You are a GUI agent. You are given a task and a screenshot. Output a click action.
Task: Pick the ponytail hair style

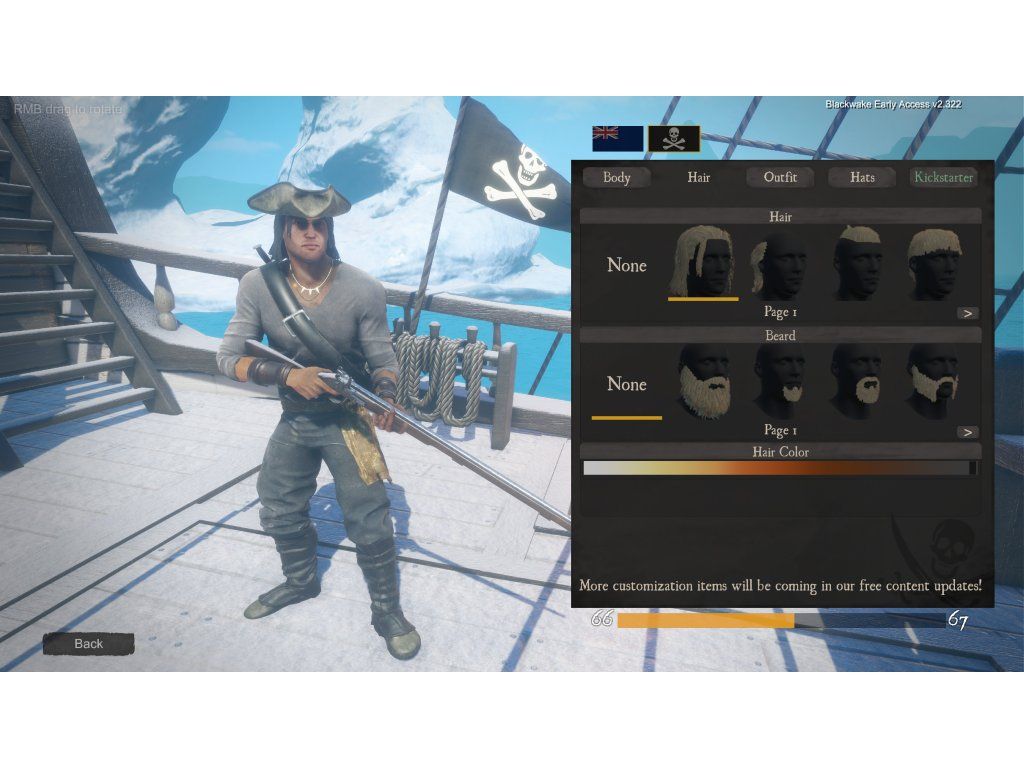point(781,265)
